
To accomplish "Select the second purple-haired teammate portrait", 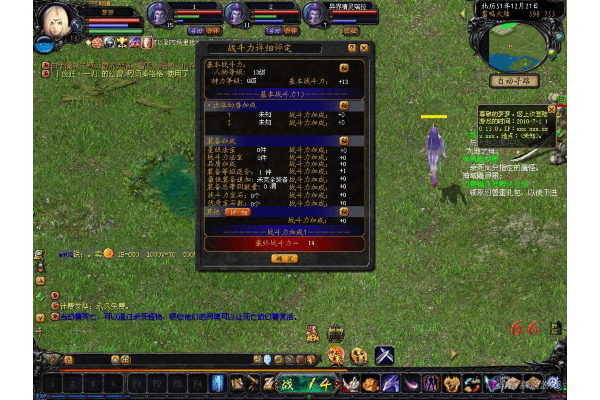I will tap(235, 13).
